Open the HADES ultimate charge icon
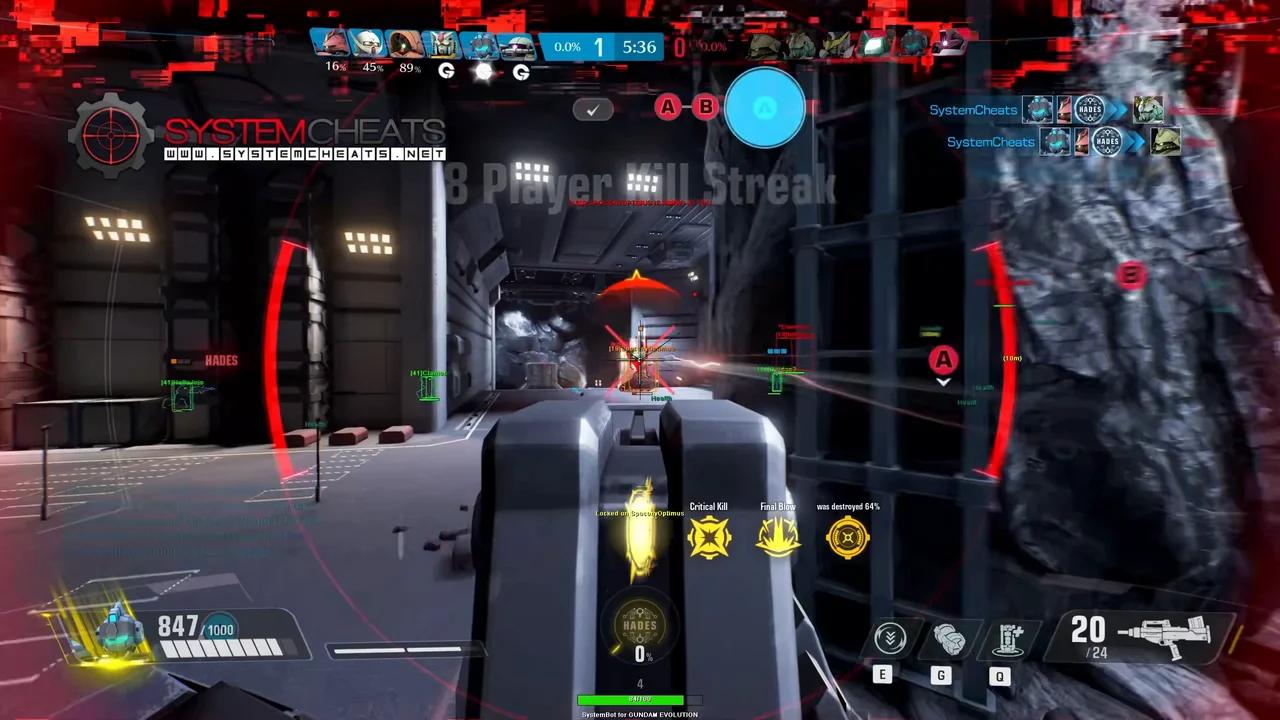Screen dimensions: 1280x720 point(640,625)
